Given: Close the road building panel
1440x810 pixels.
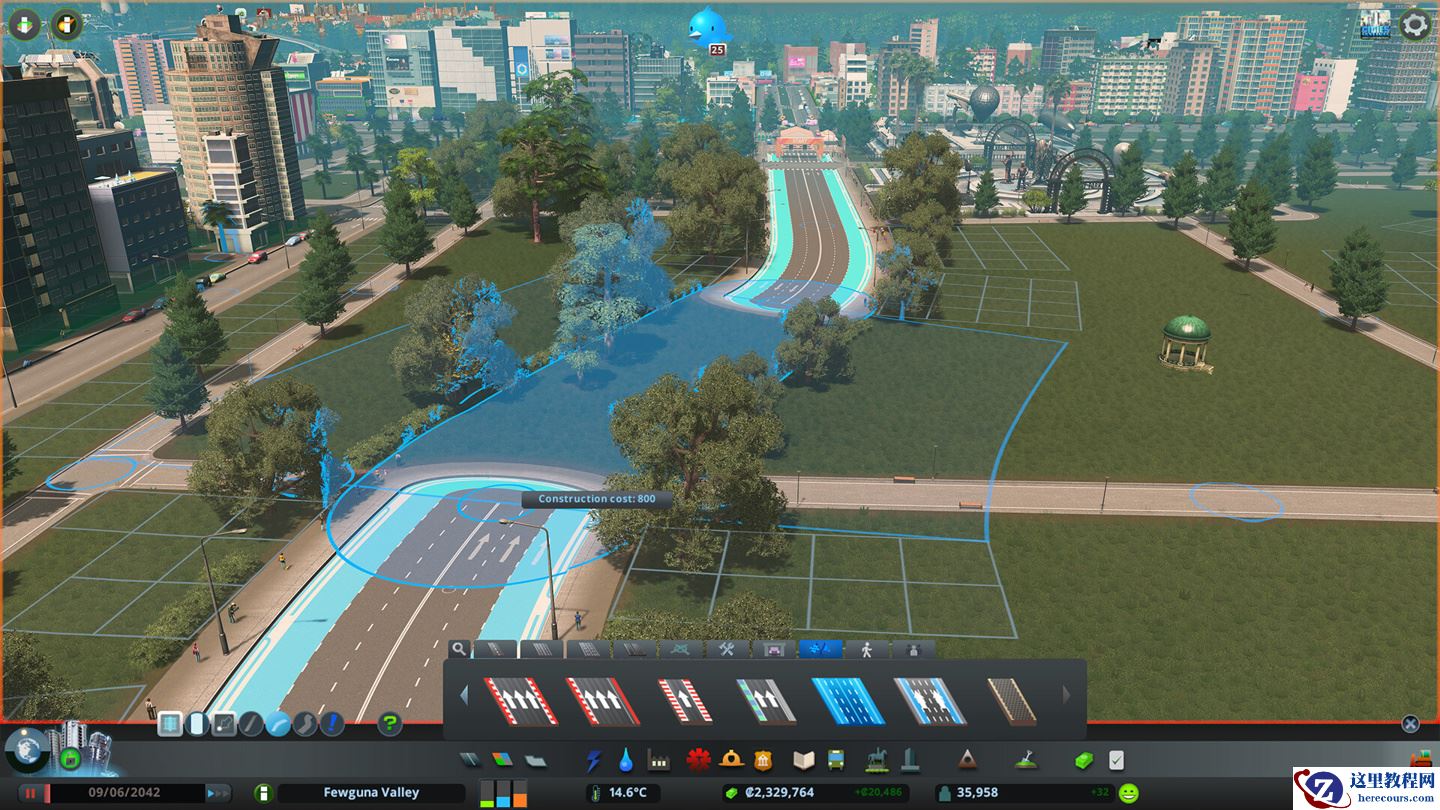Looking at the screenshot, I should 1410,724.
